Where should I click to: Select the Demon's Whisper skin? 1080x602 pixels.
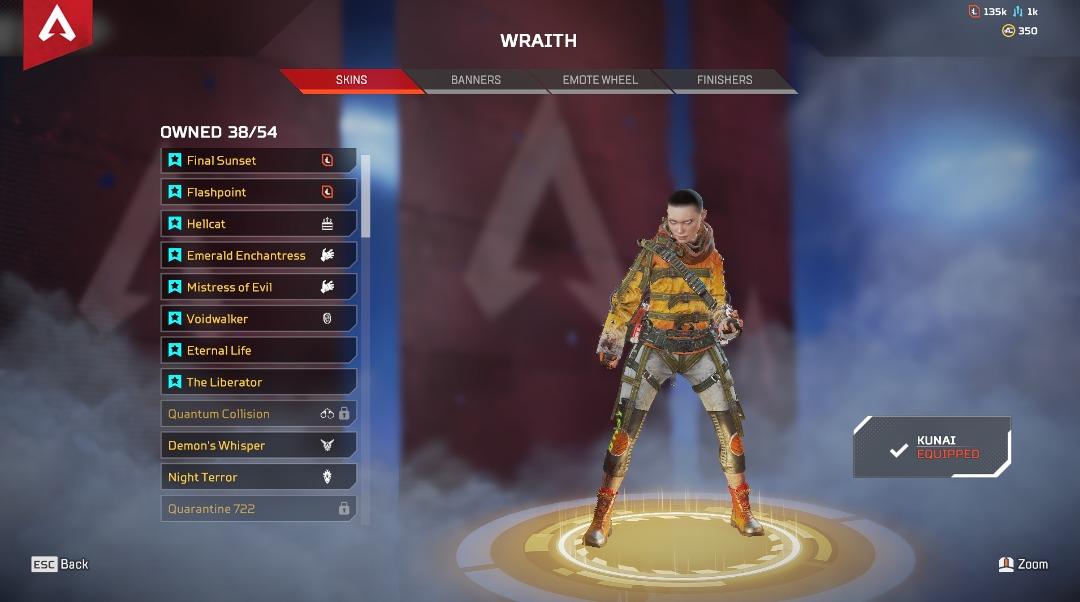pos(258,446)
